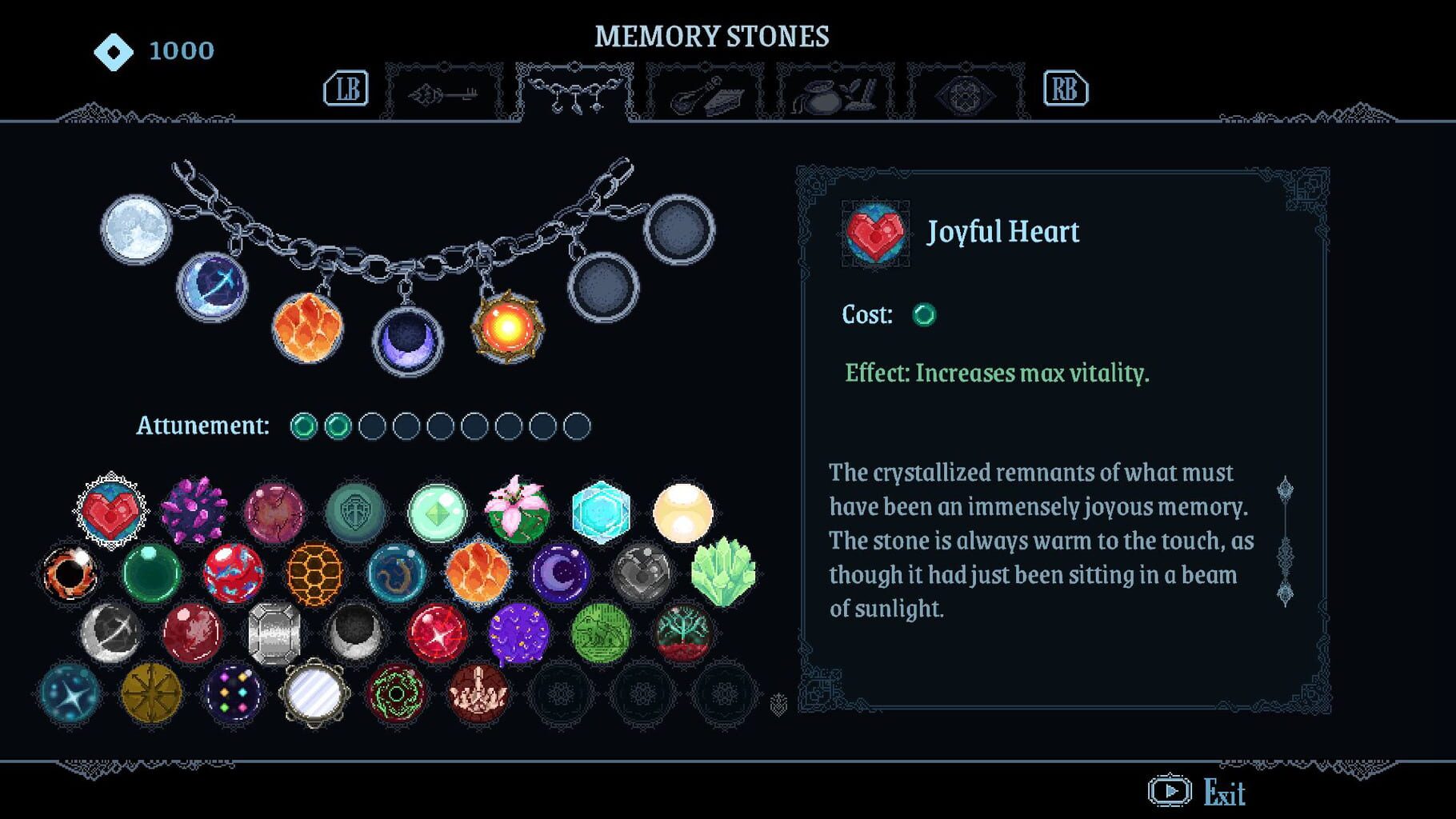Image resolution: width=1456 pixels, height=819 pixels.
Task: Click the second filled attunement pip
Action: pos(336,426)
